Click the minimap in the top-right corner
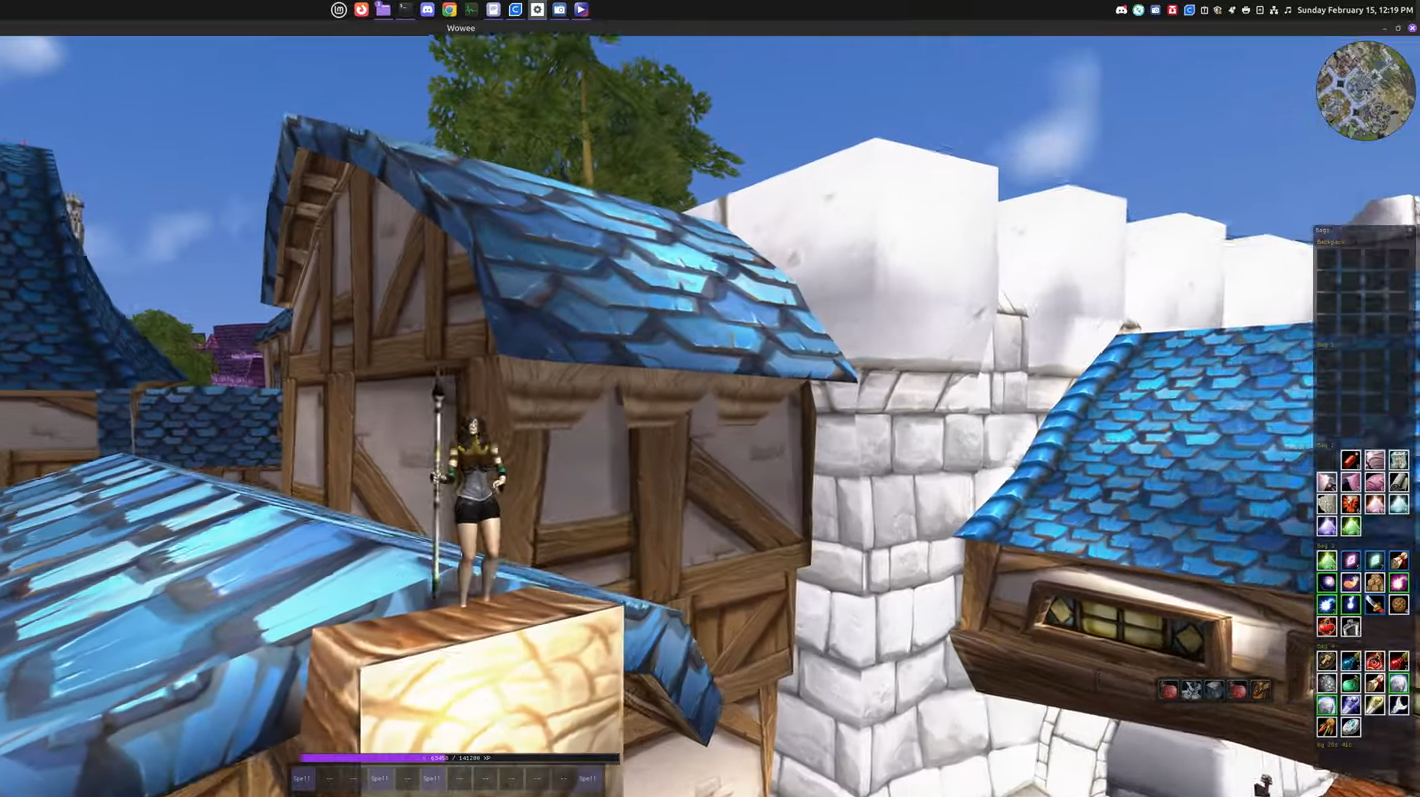Image resolution: width=1420 pixels, height=797 pixels. coord(1365,90)
